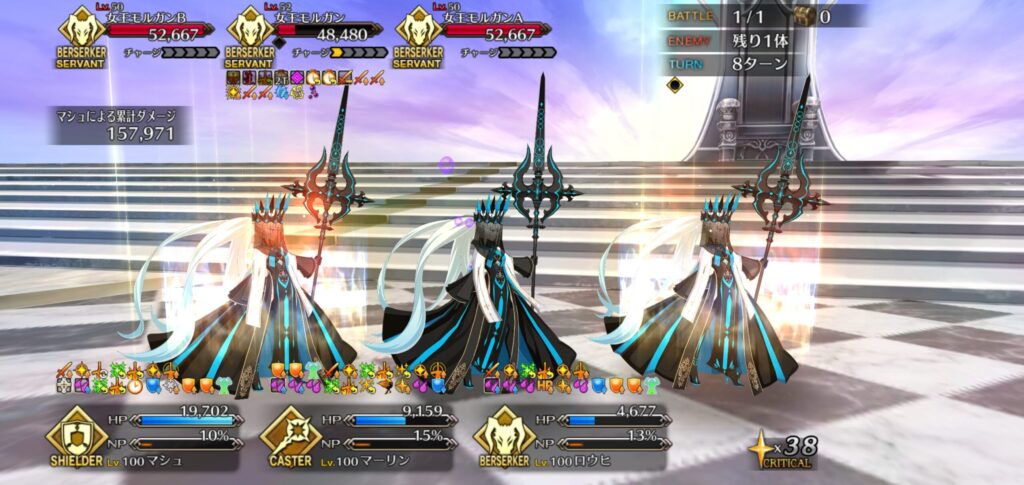View buff icons under middle 女王モルガン
The width and height of the screenshot is (1024, 485).
pos(305,84)
